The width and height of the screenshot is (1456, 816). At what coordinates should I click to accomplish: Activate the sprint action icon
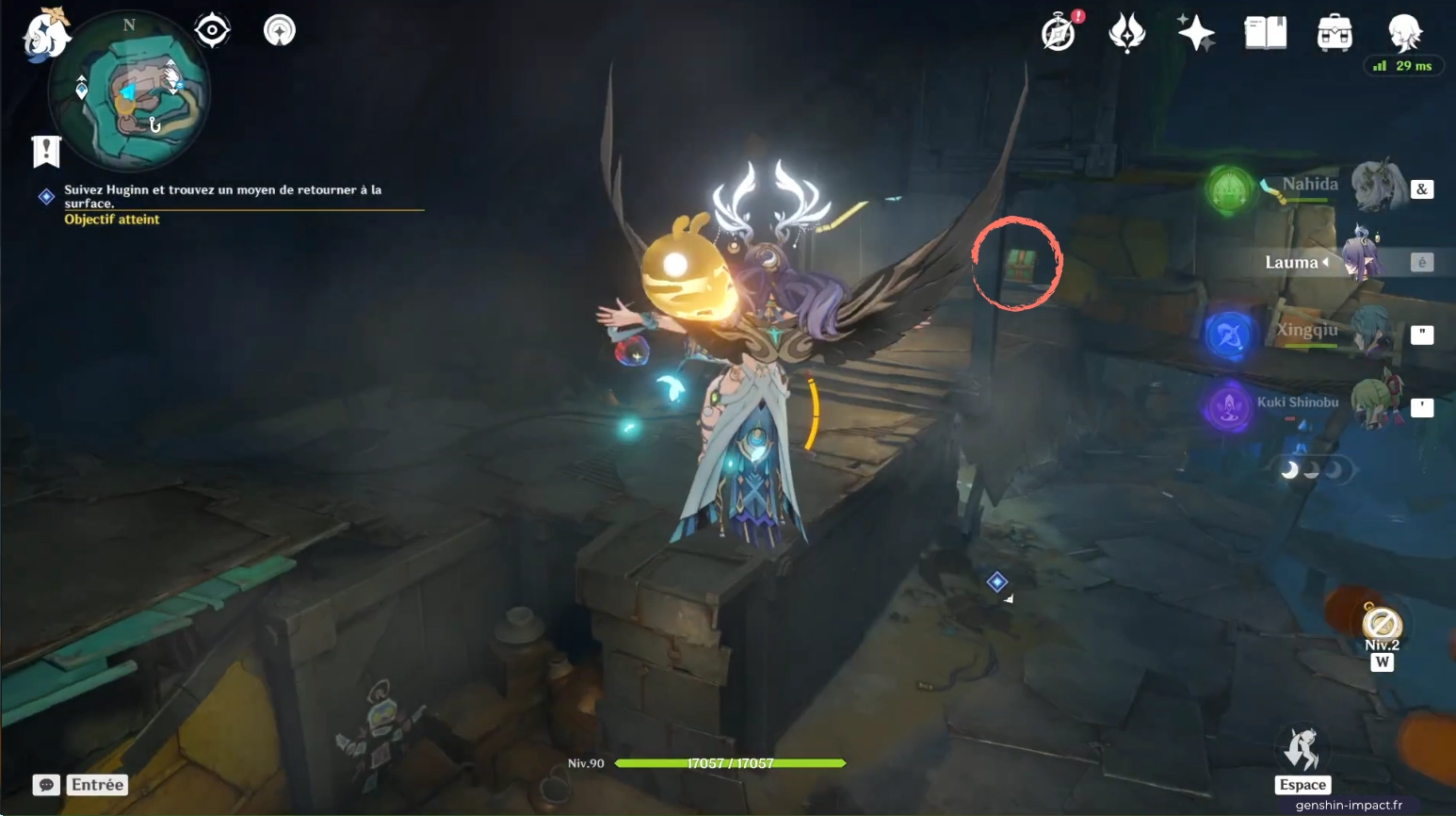tap(1303, 750)
